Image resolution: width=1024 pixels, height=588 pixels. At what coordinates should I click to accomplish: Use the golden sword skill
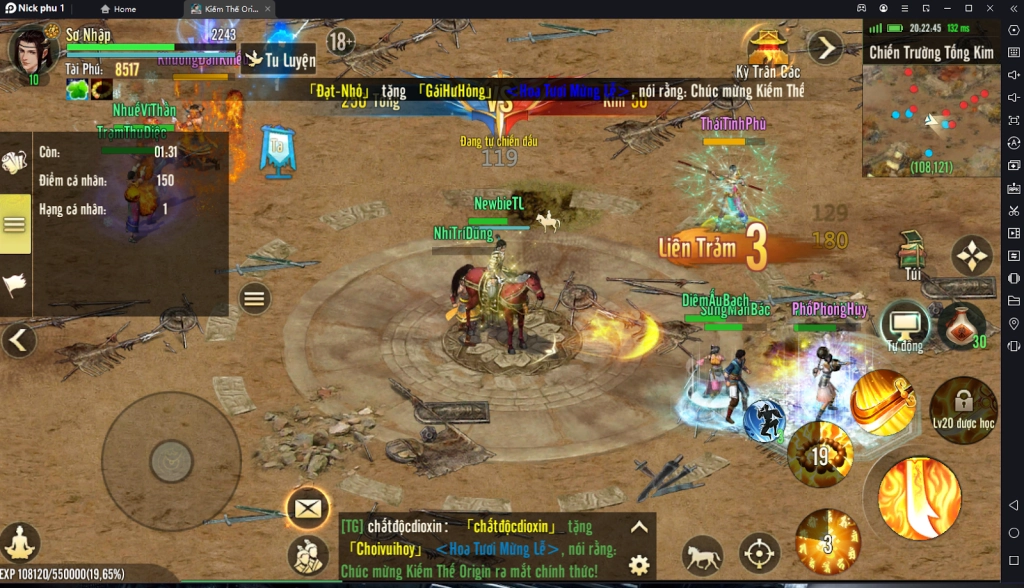[883, 402]
